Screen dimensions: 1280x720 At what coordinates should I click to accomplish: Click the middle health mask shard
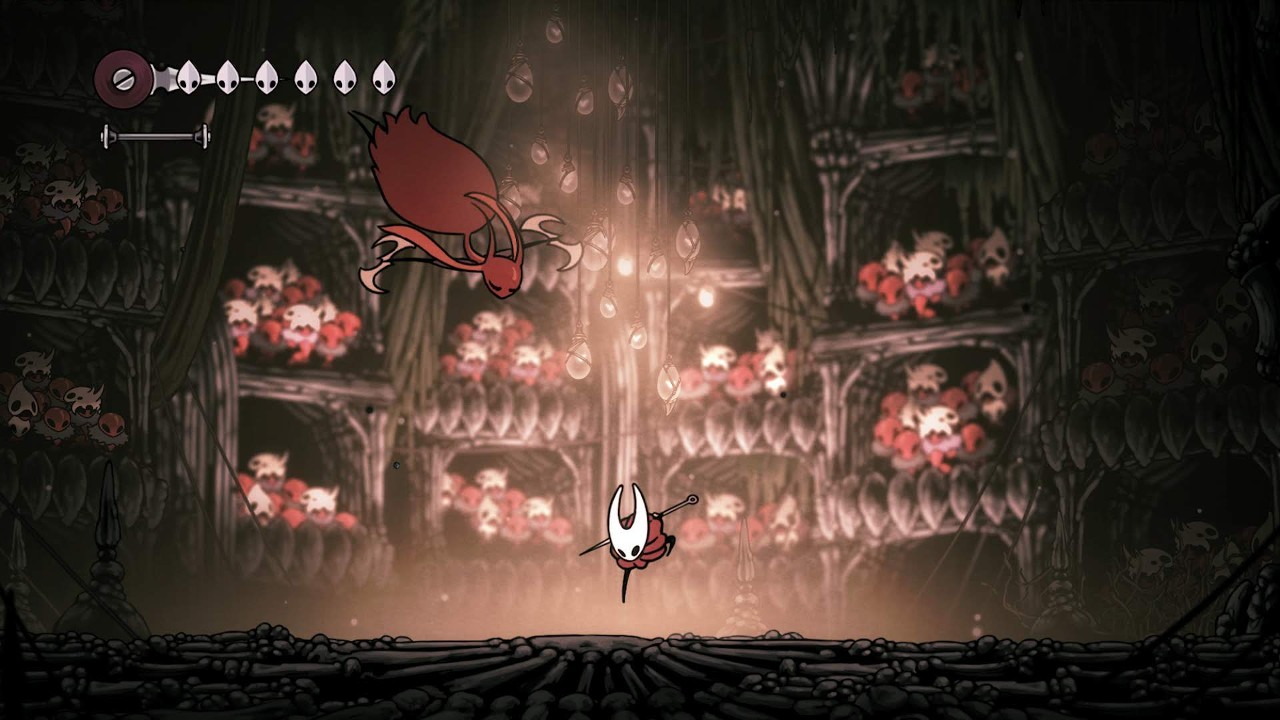267,76
